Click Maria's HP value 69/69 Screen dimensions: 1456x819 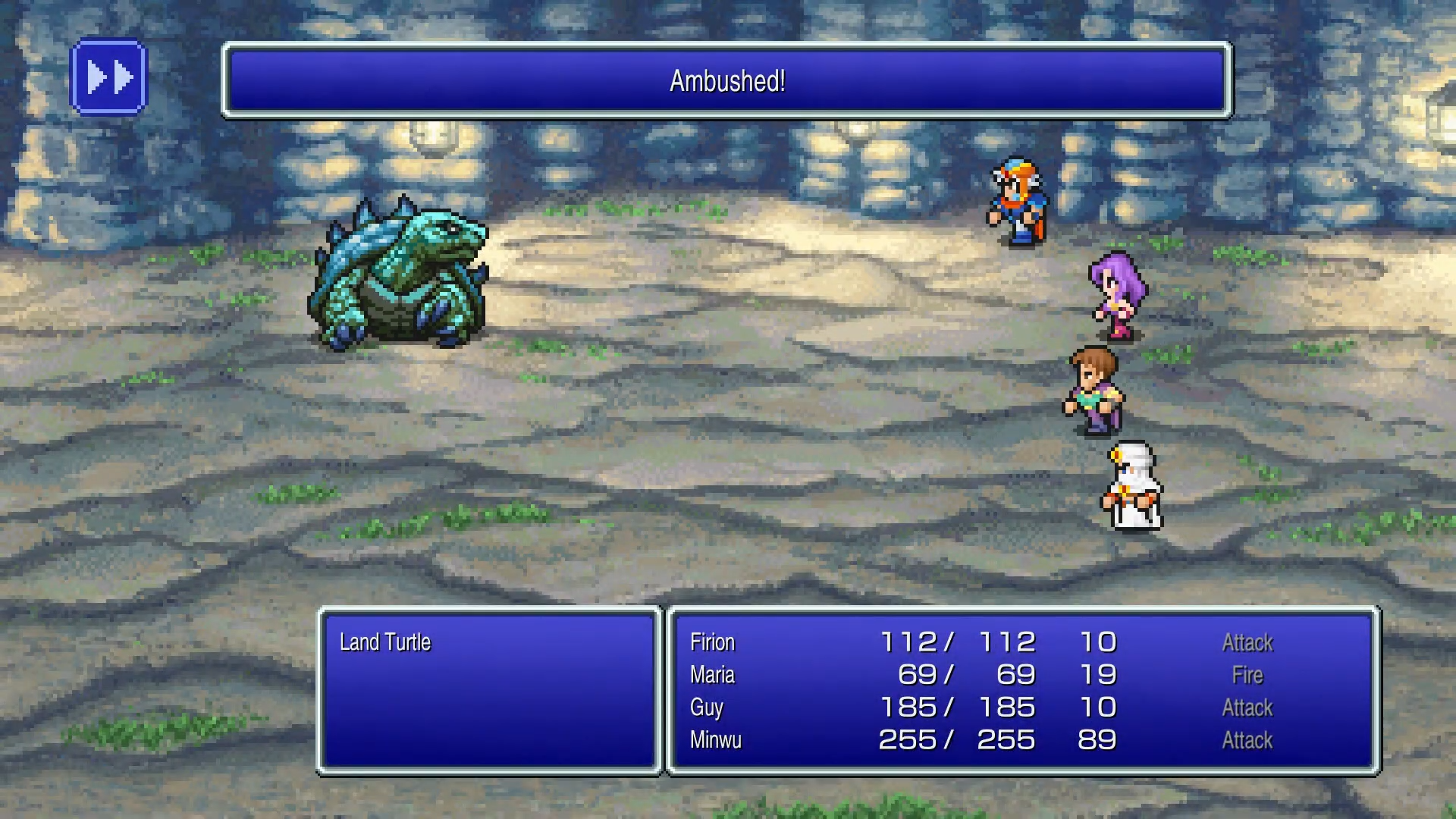point(963,674)
